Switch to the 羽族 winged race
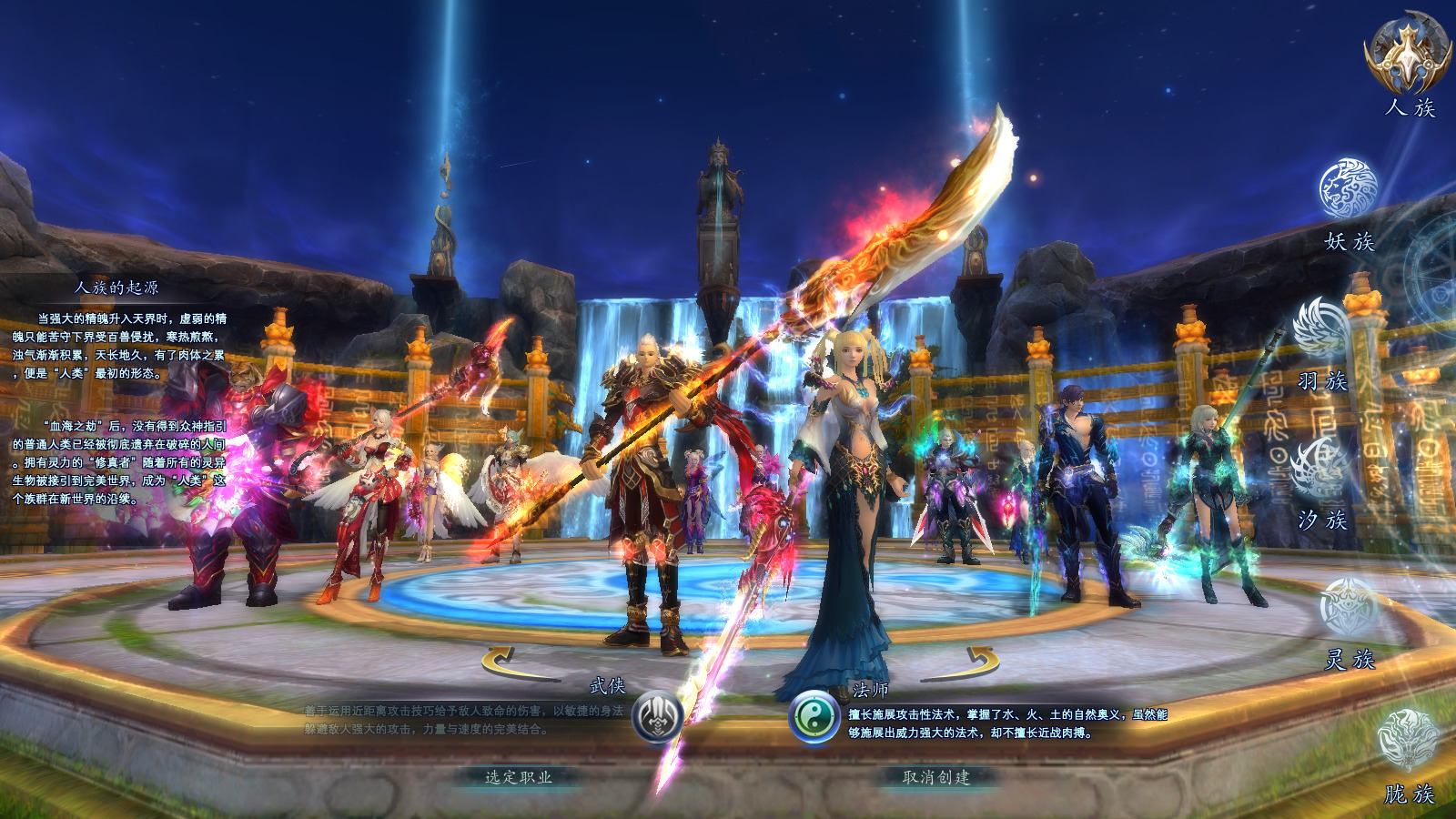Viewport: 1456px width, 819px height. coord(1322,329)
